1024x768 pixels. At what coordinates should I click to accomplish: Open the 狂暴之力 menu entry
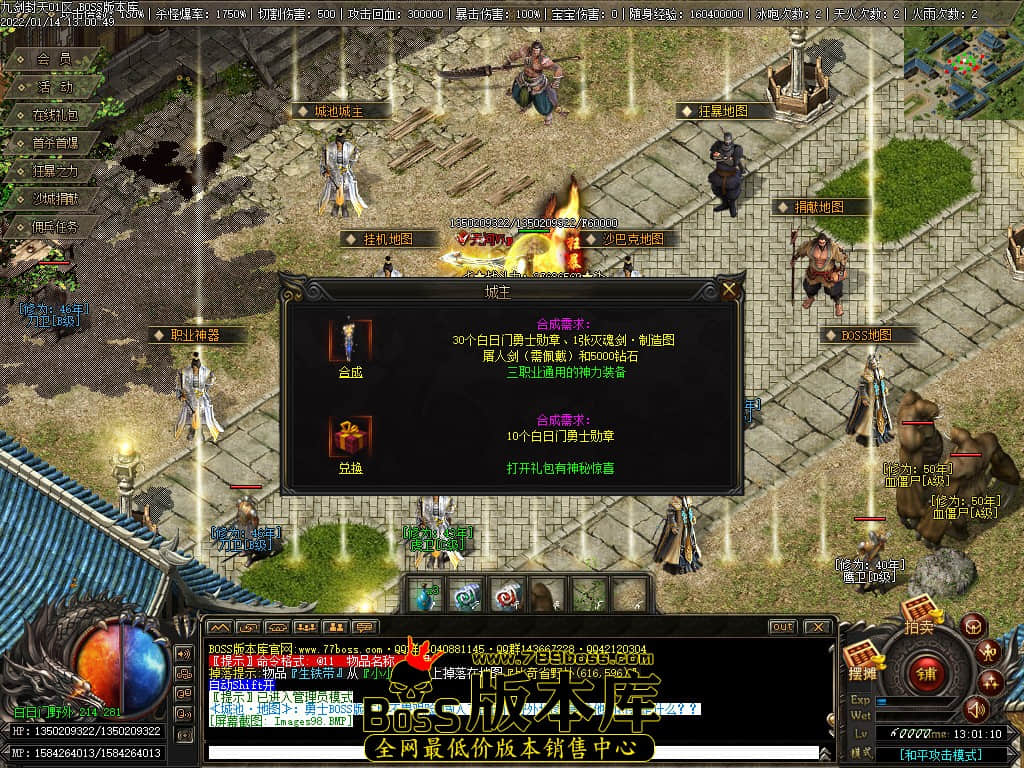[55, 171]
